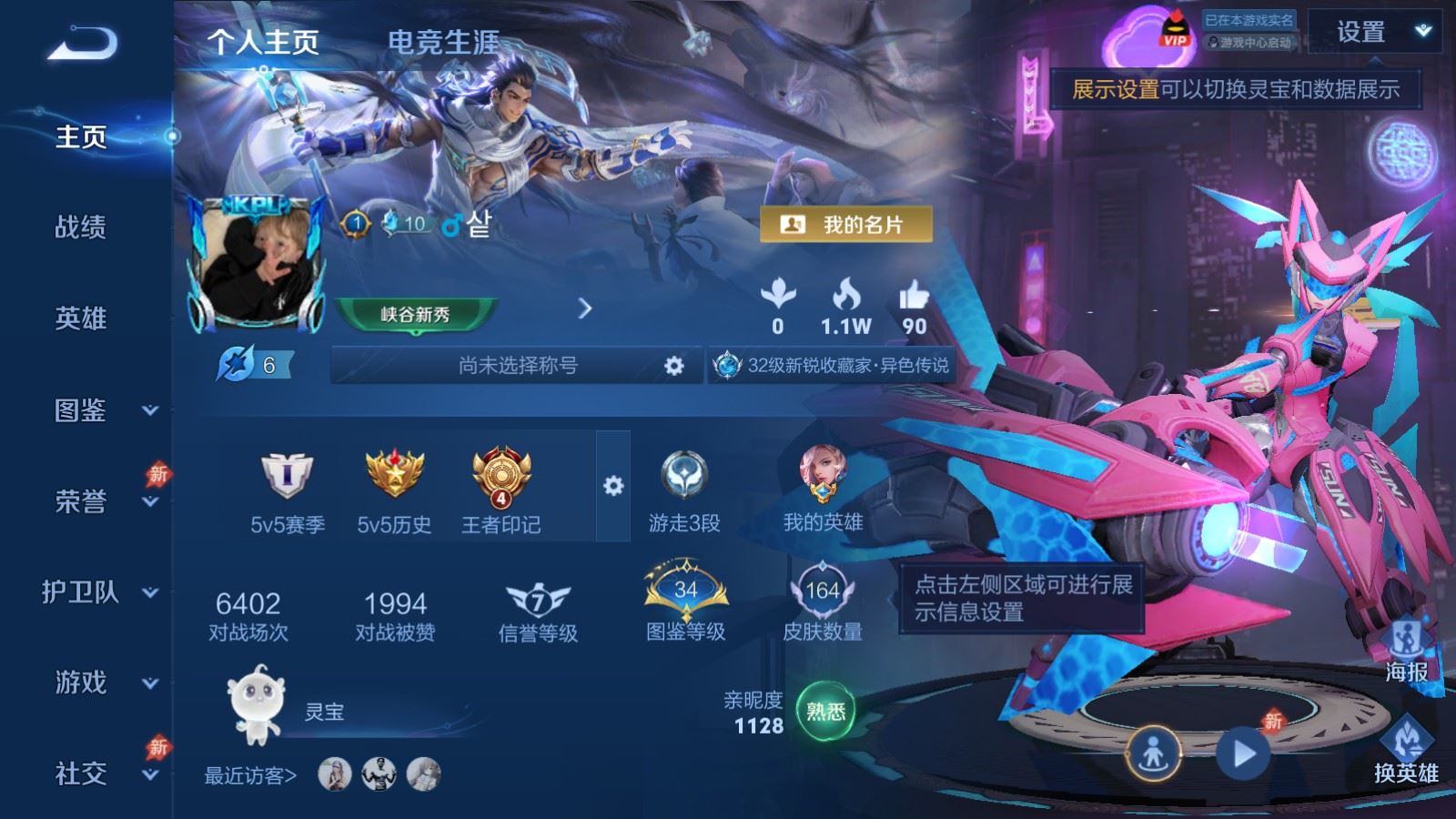Image resolution: width=1456 pixels, height=819 pixels.
Task: Open the 海报 poster option
Action: click(1406, 651)
